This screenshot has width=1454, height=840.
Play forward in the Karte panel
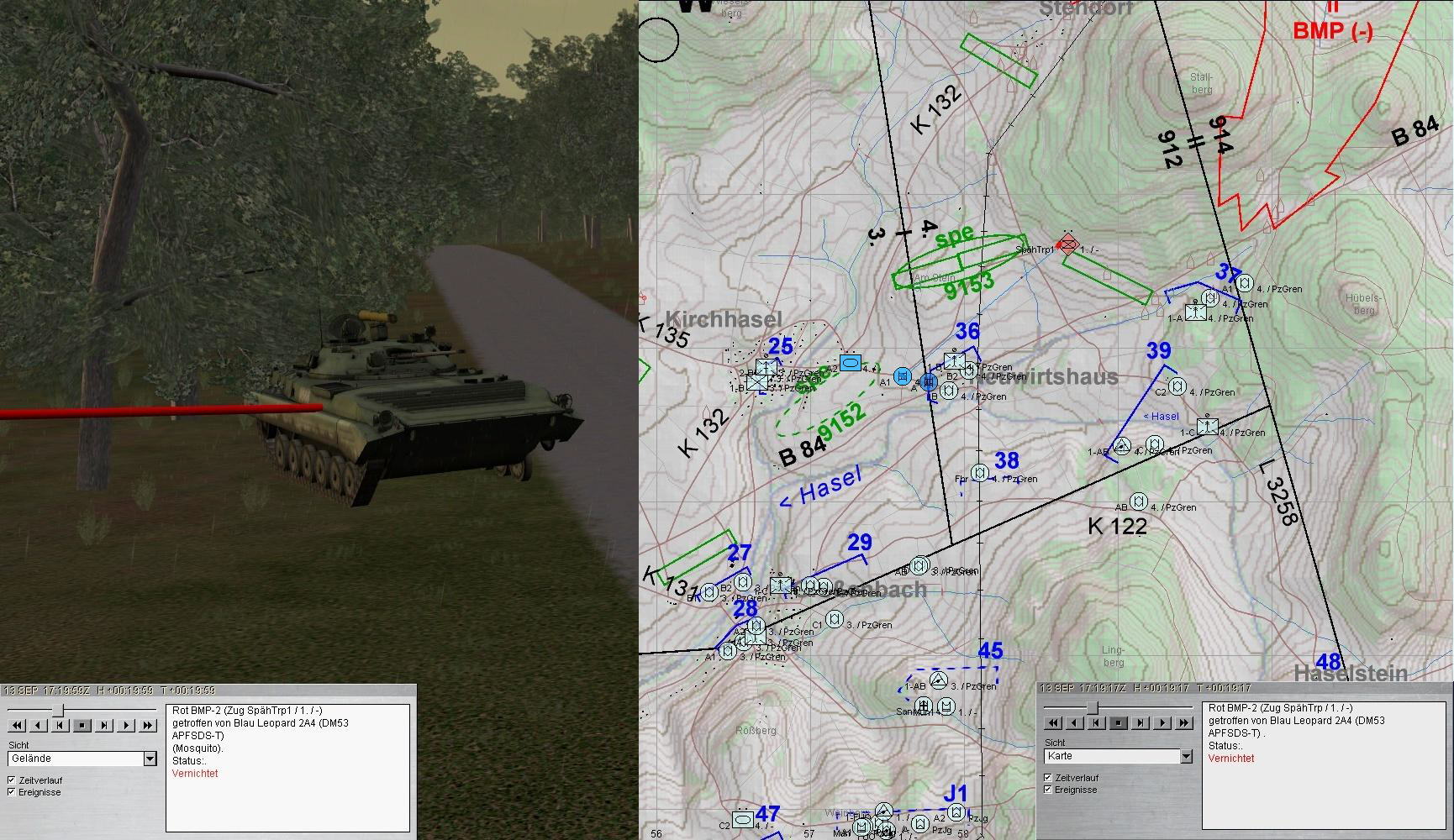[x=1162, y=722]
